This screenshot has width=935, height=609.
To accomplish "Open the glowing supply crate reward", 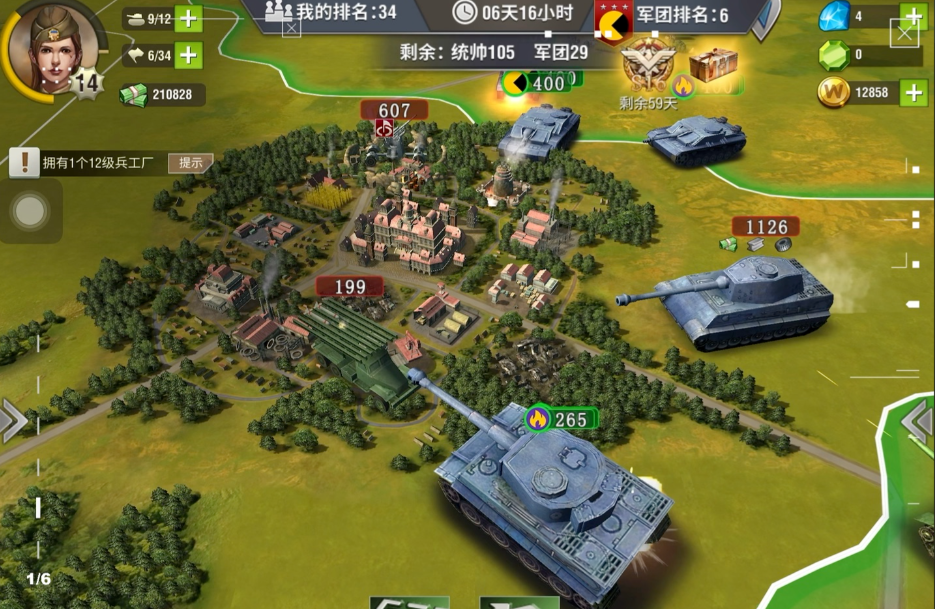I will (x=713, y=66).
